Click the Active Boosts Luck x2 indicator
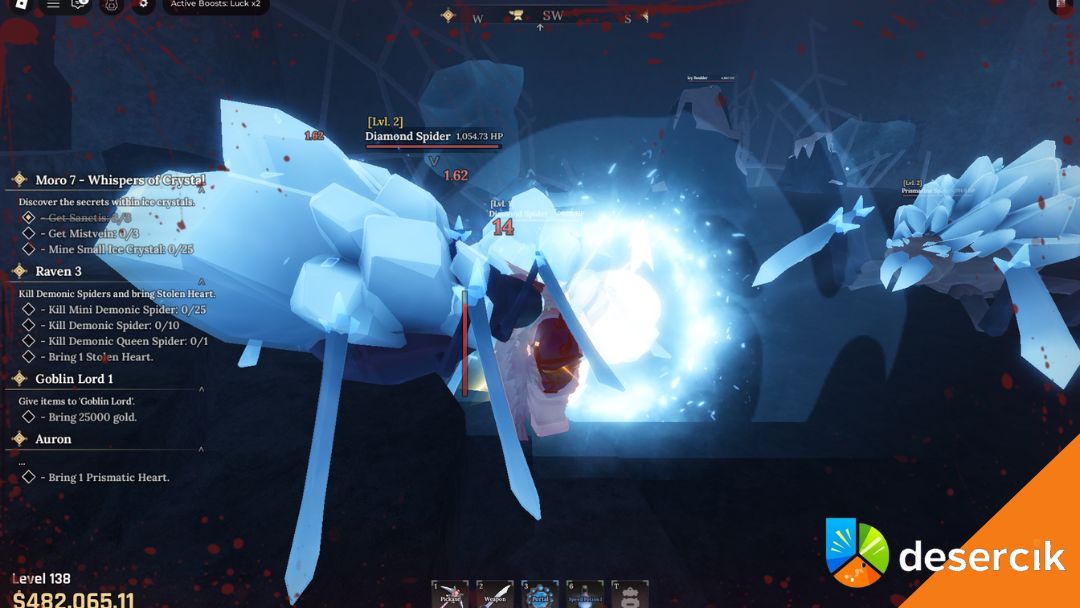This screenshot has height=608, width=1080. (215, 4)
